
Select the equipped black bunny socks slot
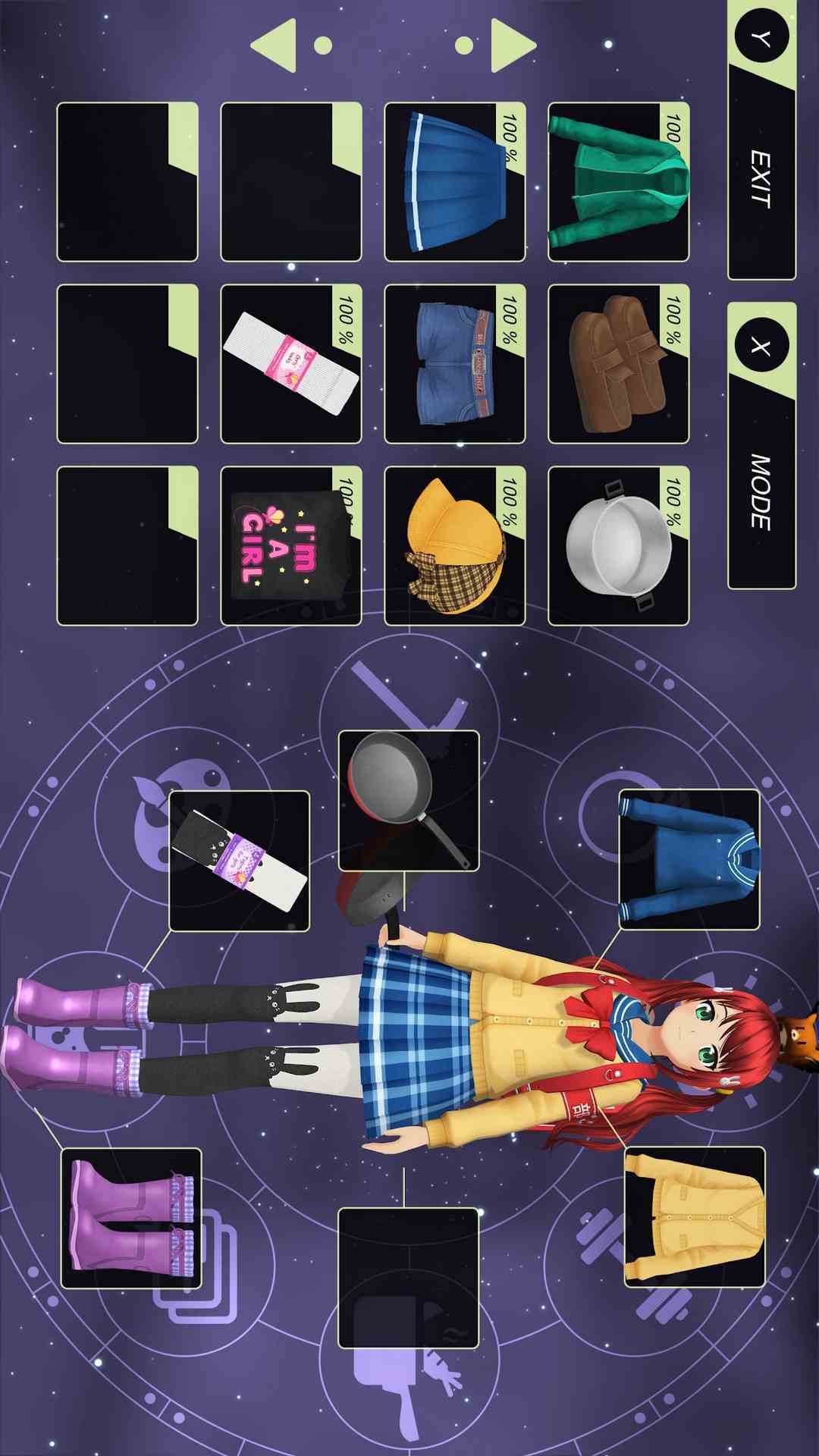(x=239, y=861)
